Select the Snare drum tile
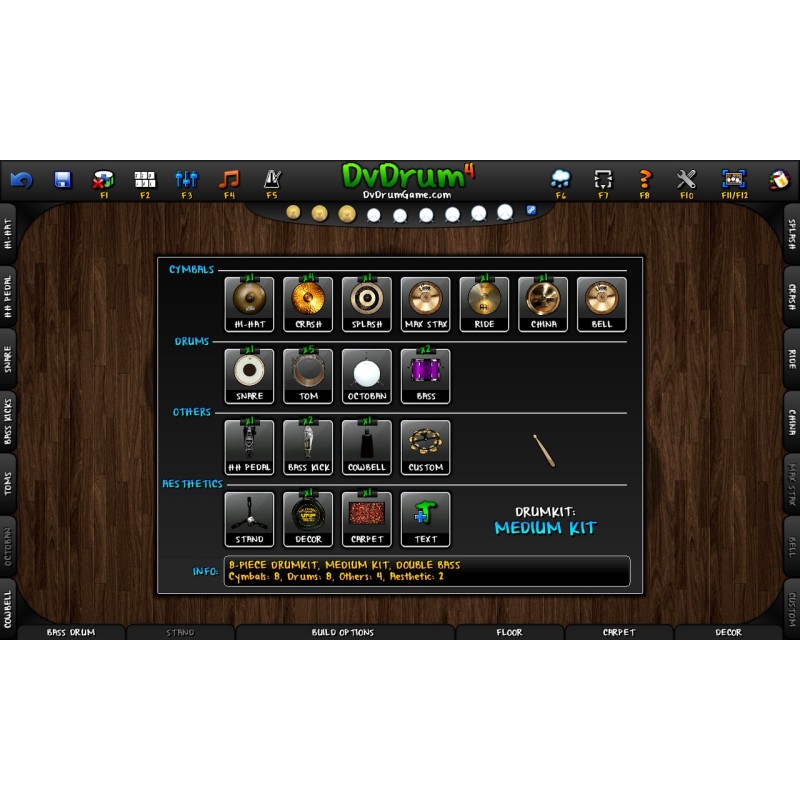This screenshot has width=800, height=800. point(249,375)
